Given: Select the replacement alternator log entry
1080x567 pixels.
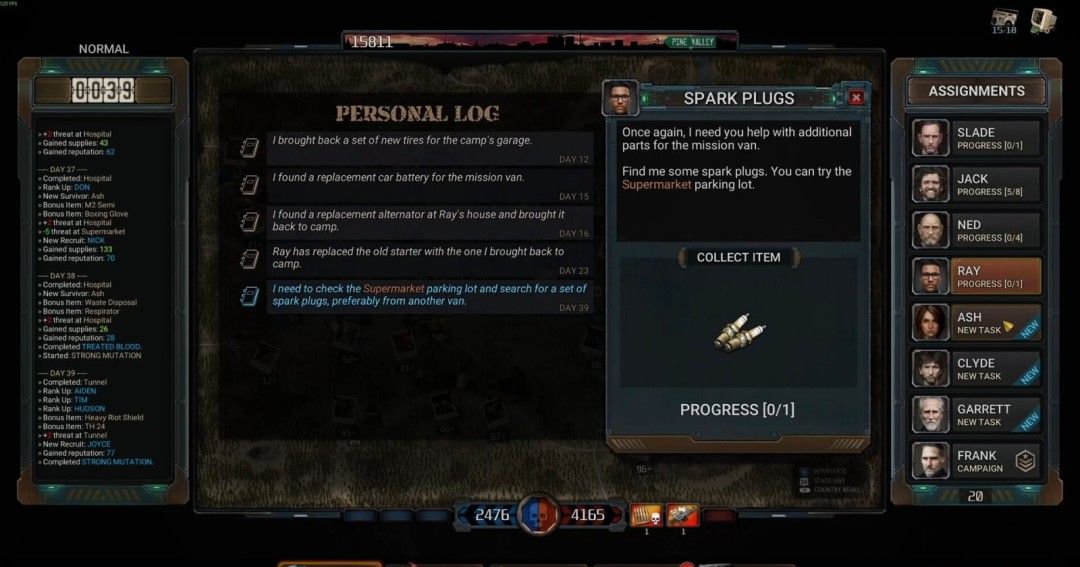Looking at the screenshot, I should pyautogui.click(x=430, y=222).
